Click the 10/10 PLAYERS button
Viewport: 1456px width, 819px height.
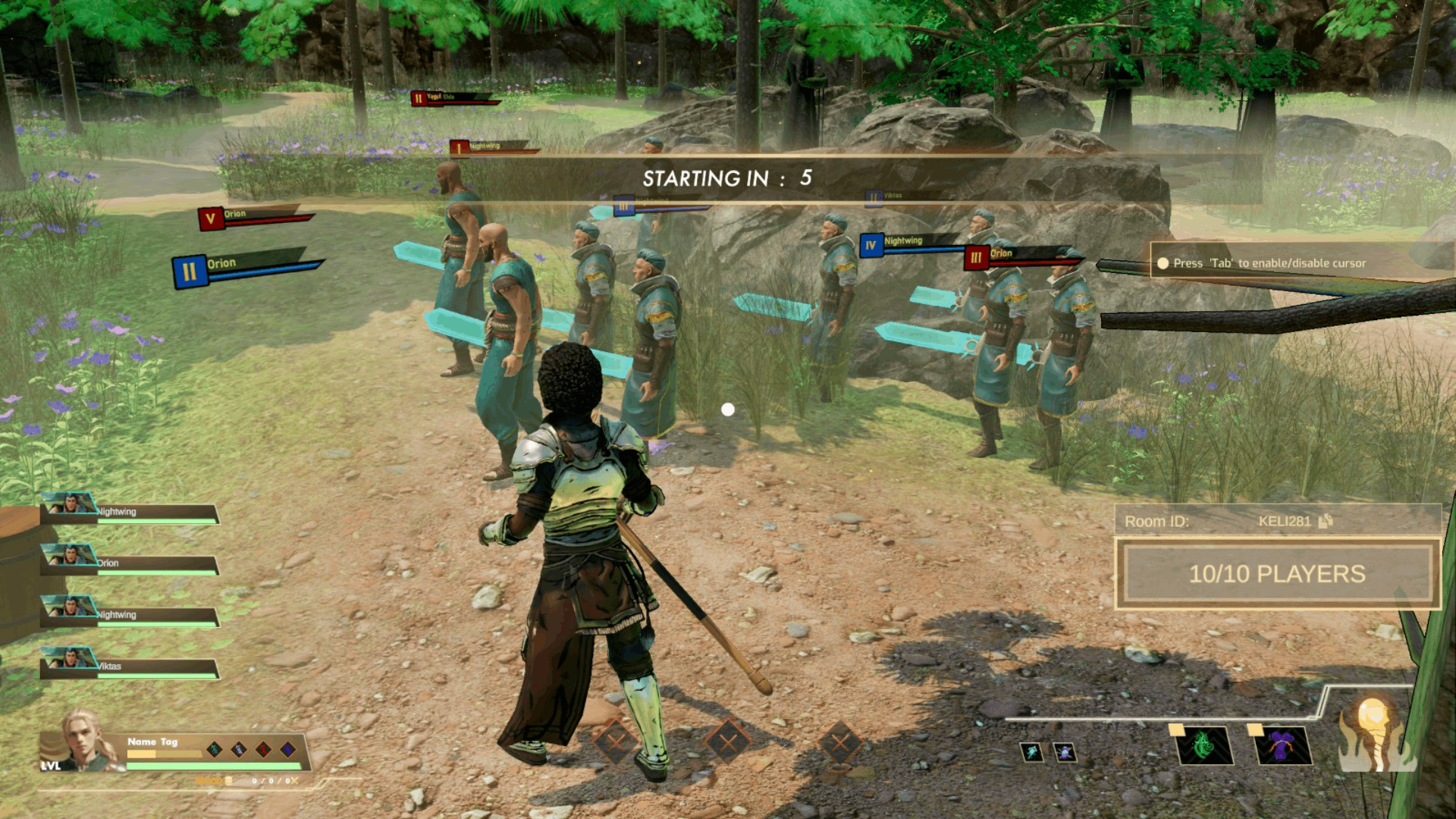(x=1277, y=574)
